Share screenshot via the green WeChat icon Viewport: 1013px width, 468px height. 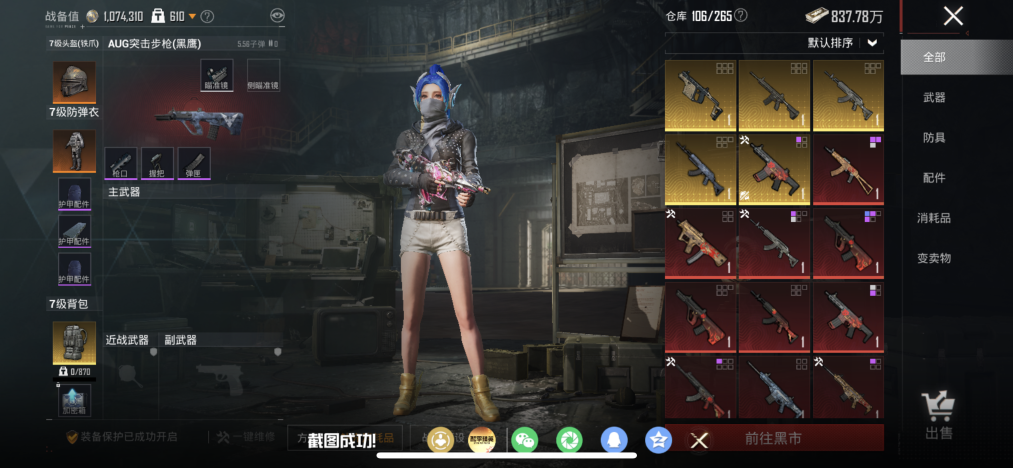pyautogui.click(x=524, y=439)
